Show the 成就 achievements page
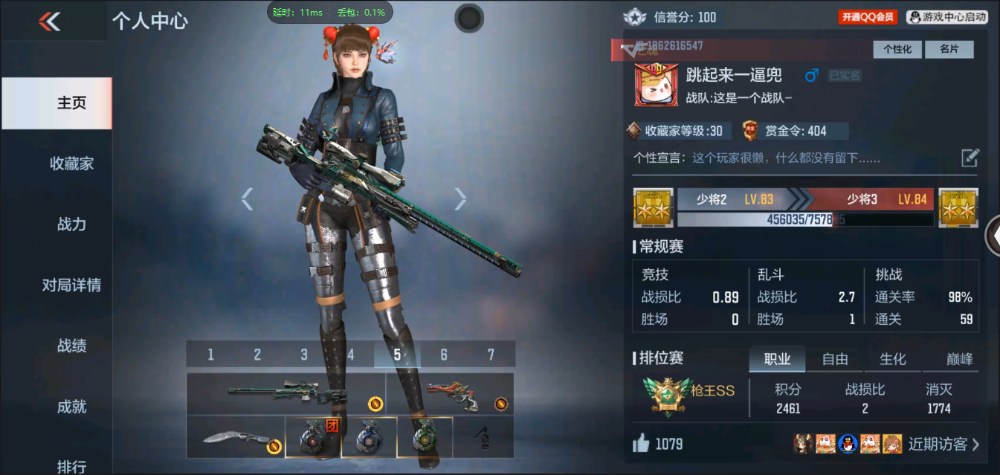Image resolution: width=1000 pixels, height=475 pixels. coord(71,407)
